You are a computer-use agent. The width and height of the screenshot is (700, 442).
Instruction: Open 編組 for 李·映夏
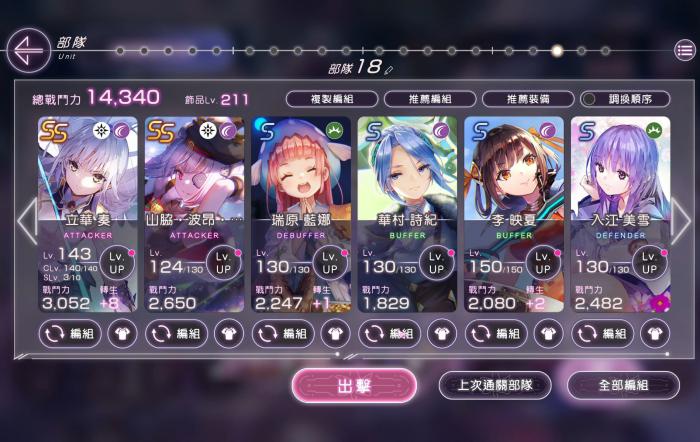(497, 333)
